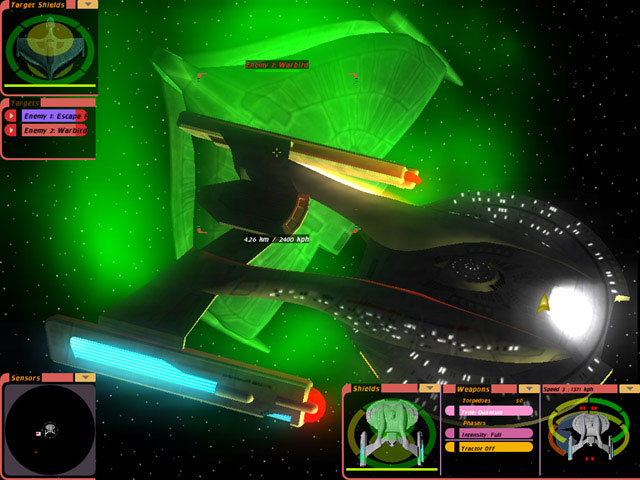Expand the Enemy 2 Warbird arrow

pos(11,130)
